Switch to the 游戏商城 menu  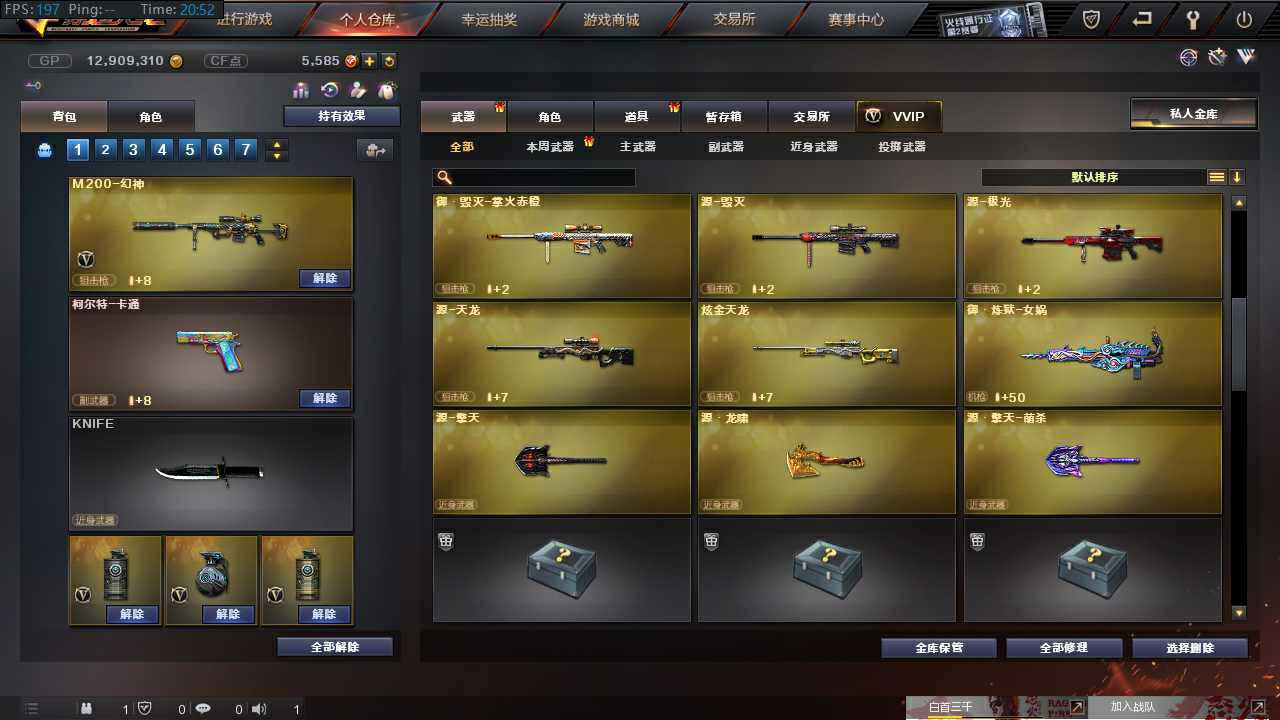(612, 18)
